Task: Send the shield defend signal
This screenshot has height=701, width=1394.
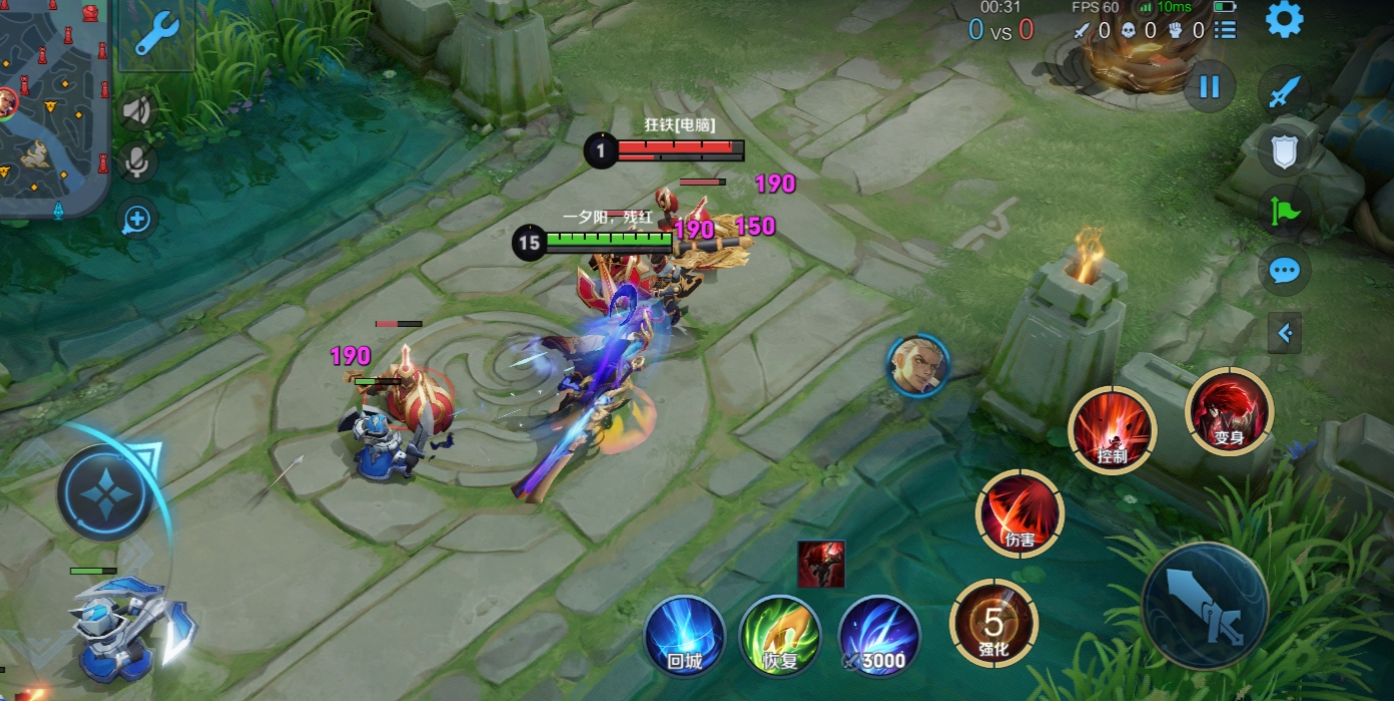Action: pyautogui.click(x=1284, y=152)
